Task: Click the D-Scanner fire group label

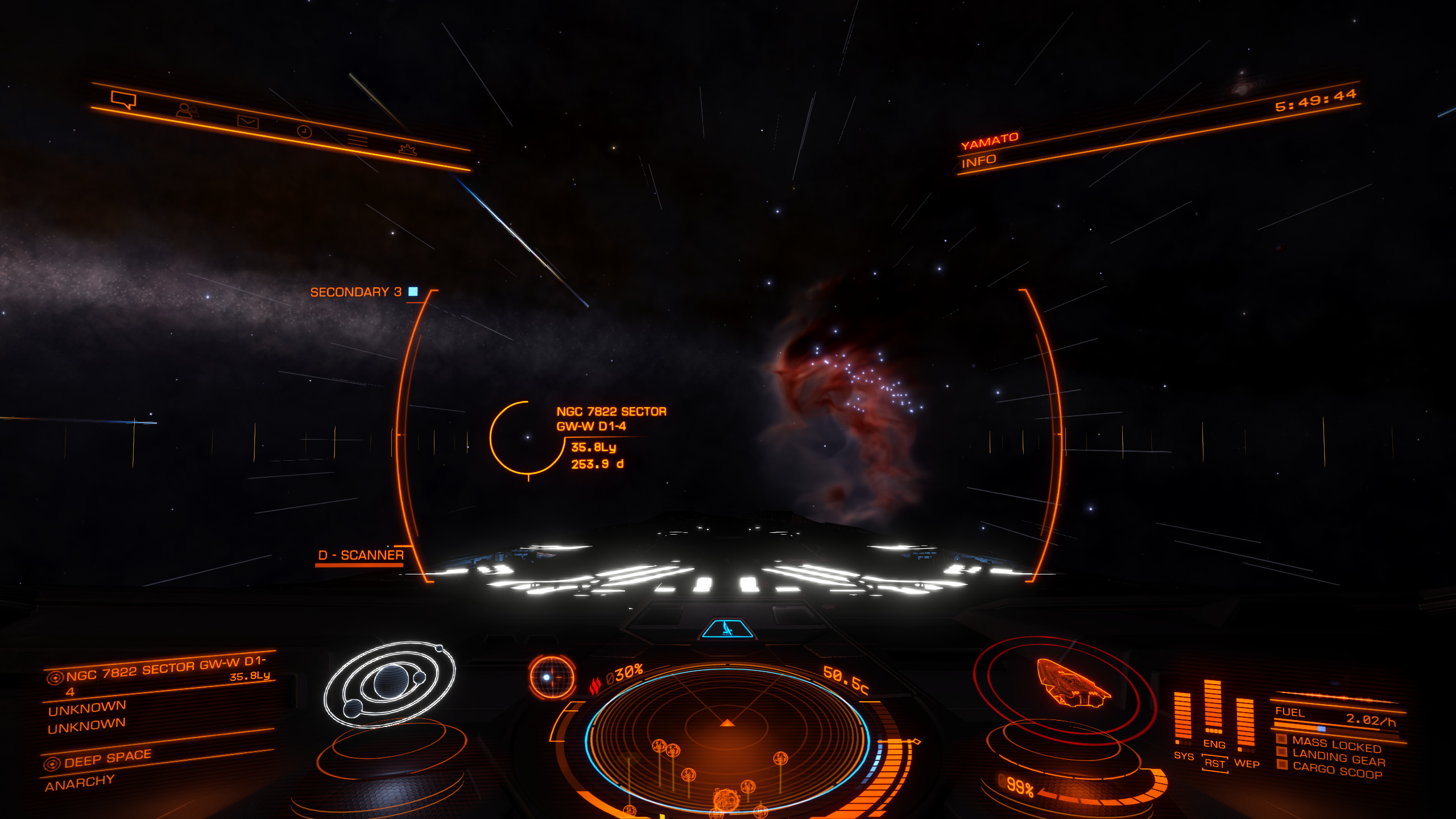Action: click(361, 555)
